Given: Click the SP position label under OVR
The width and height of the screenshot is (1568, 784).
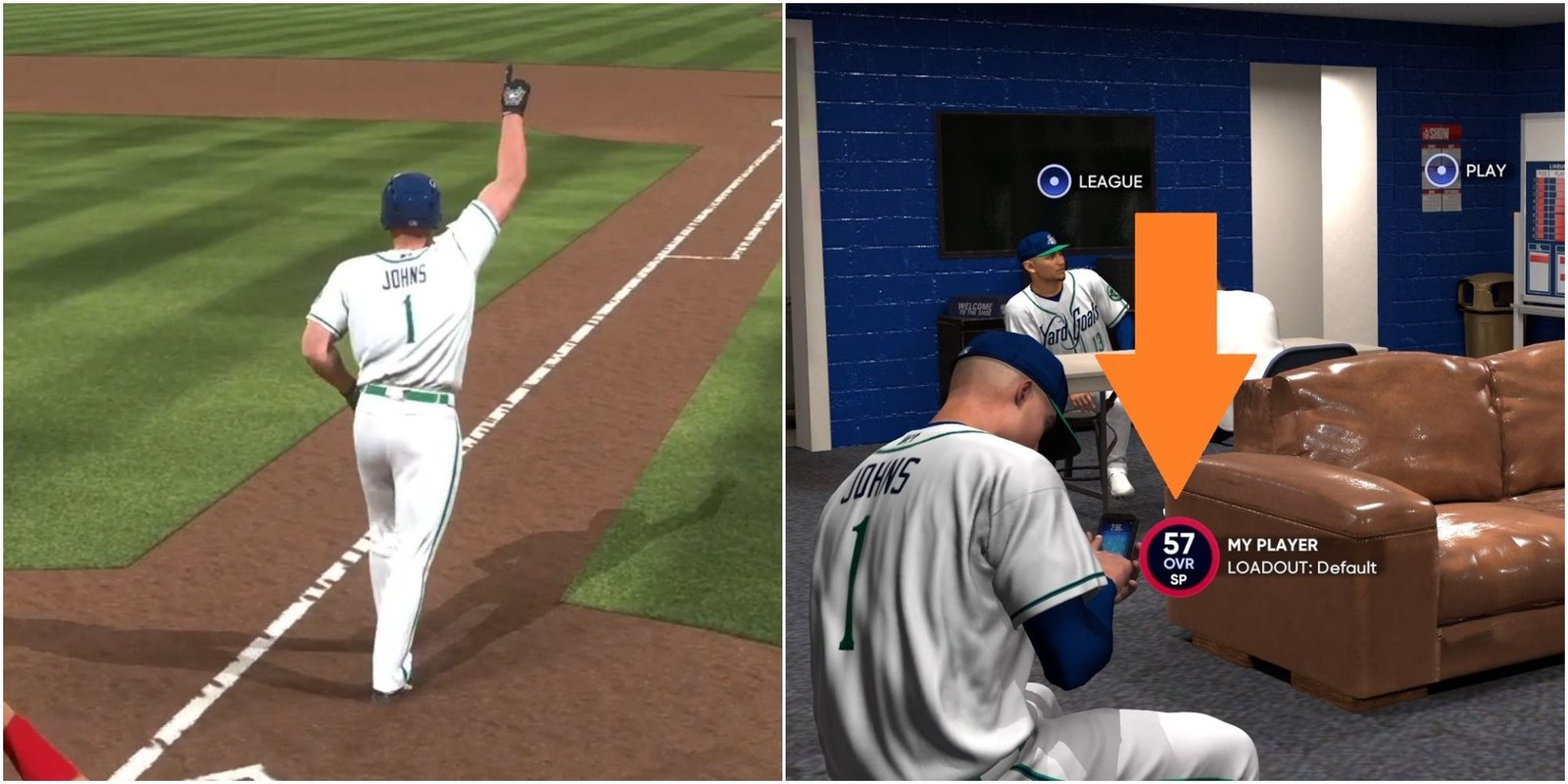Looking at the screenshot, I should tap(1180, 580).
